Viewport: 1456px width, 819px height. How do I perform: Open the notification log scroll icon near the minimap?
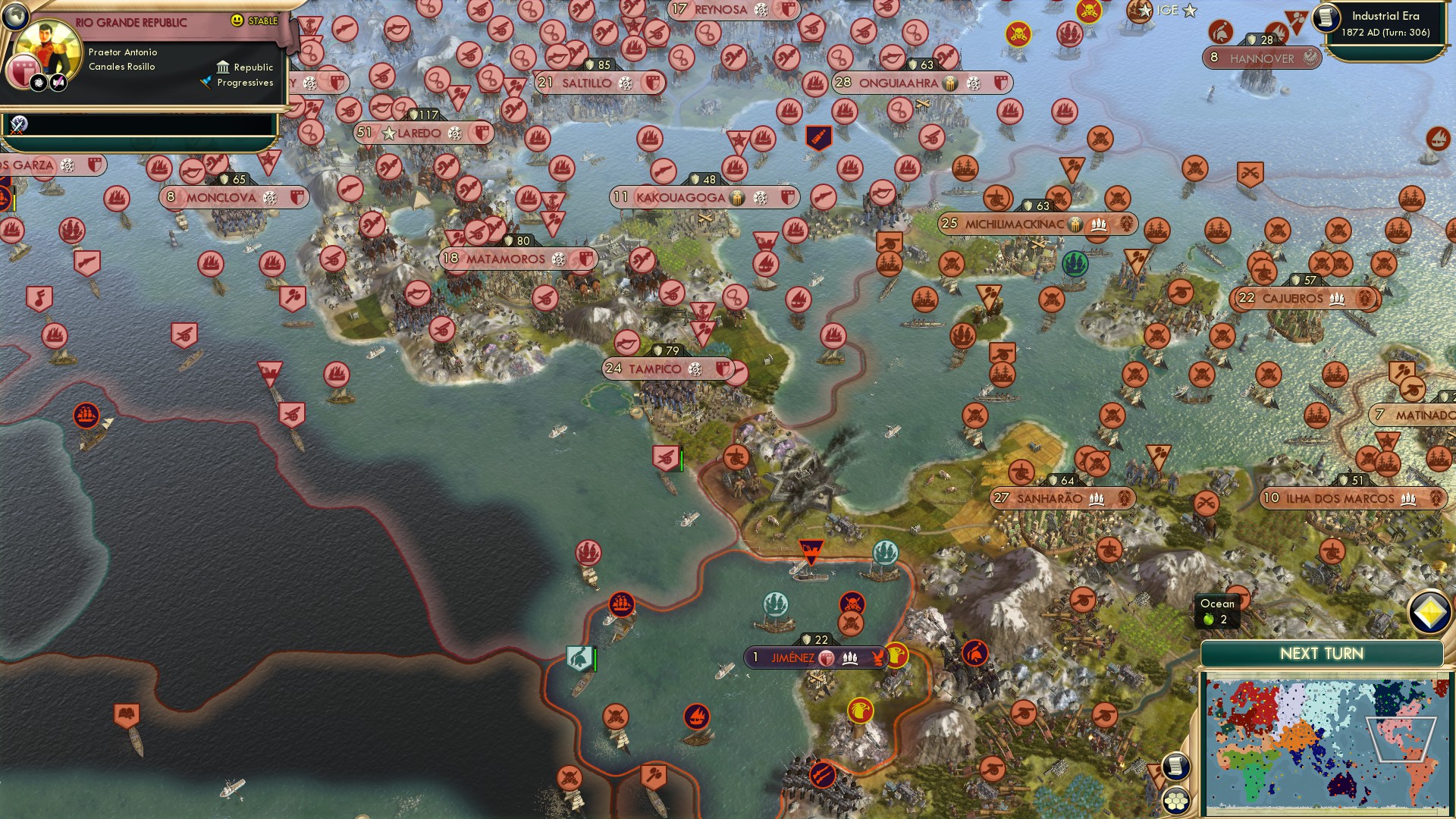pyautogui.click(x=1175, y=765)
